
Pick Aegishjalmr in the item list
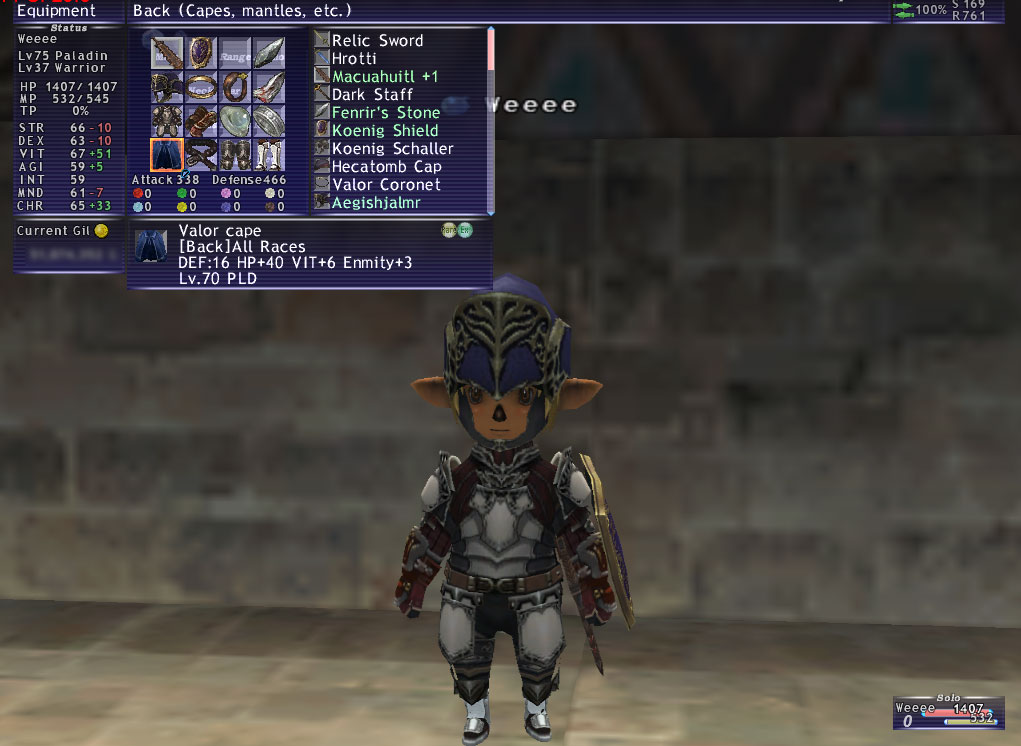point(376,203)
